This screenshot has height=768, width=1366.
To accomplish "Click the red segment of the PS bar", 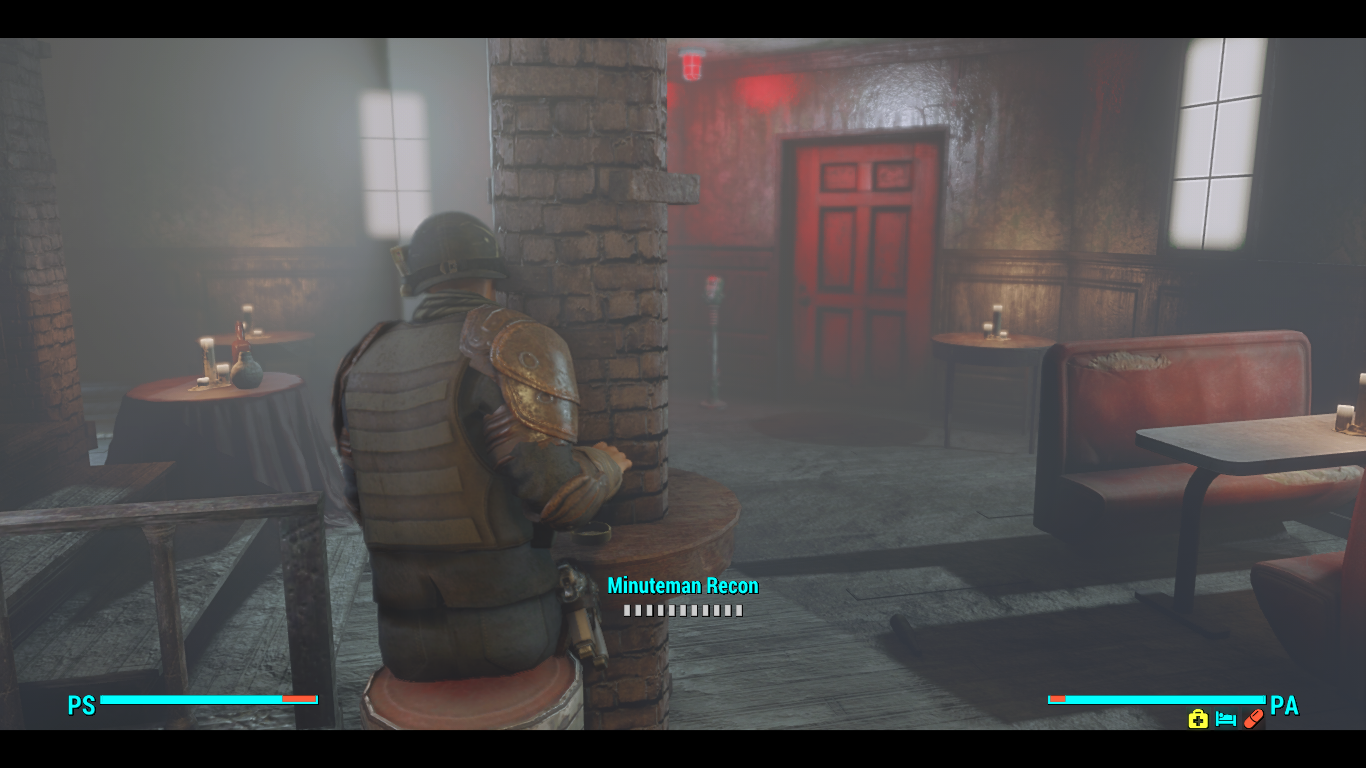I will click(x=300, y=700).
